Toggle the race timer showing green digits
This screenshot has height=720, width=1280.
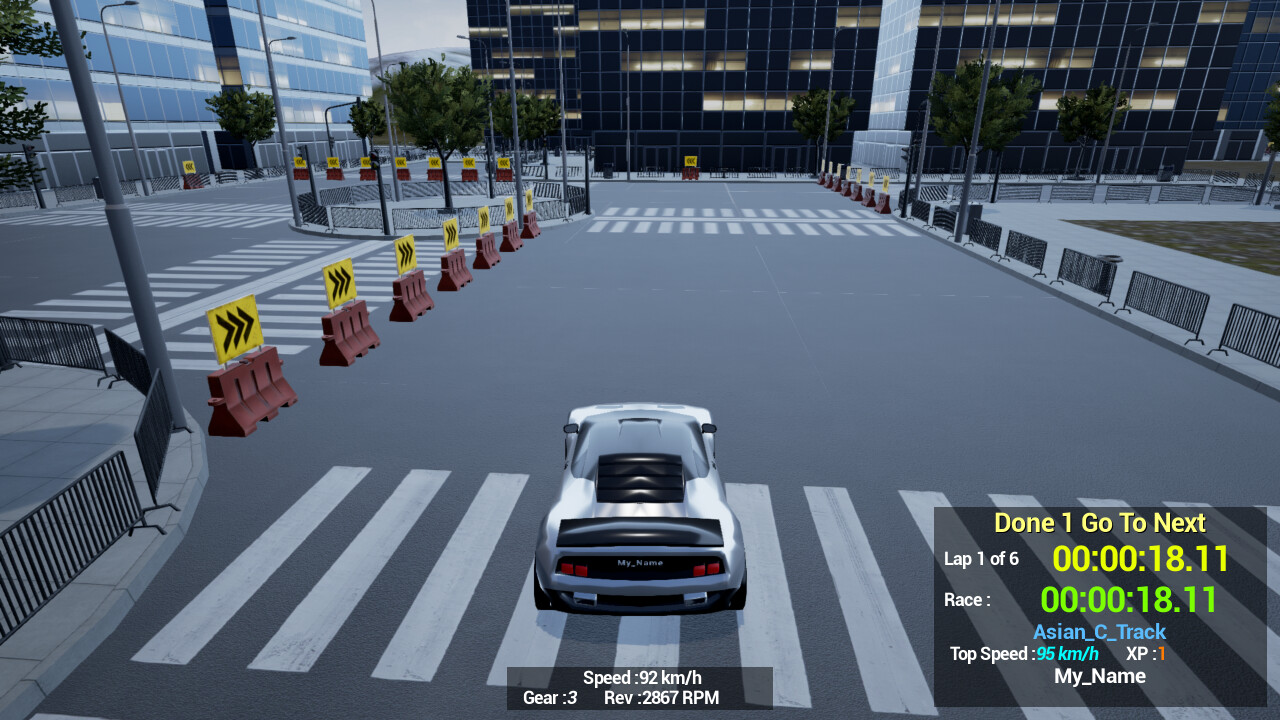(x=1128, y=599)
